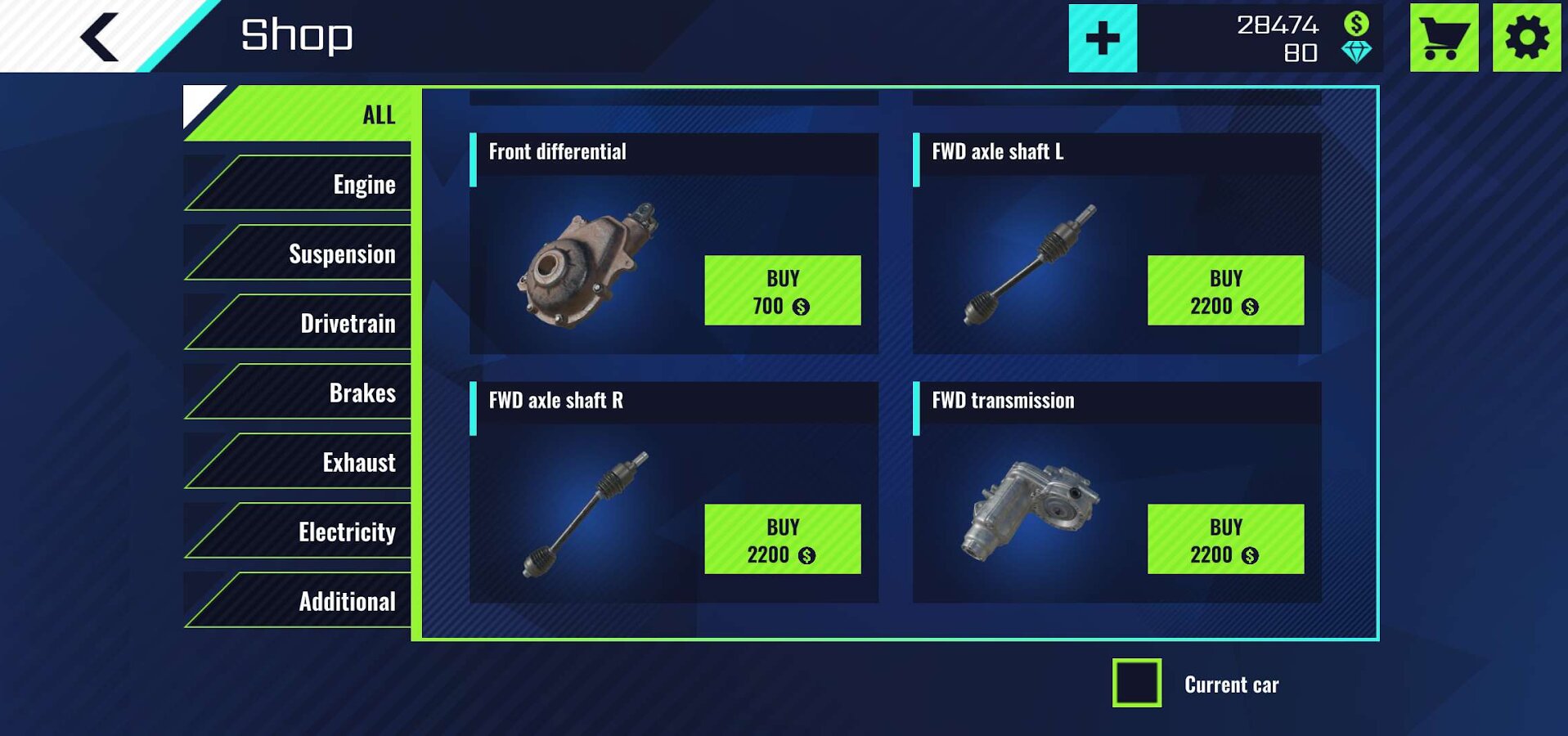Select the Front differential part image
The image size is (1568, 736).
(586, 265)
